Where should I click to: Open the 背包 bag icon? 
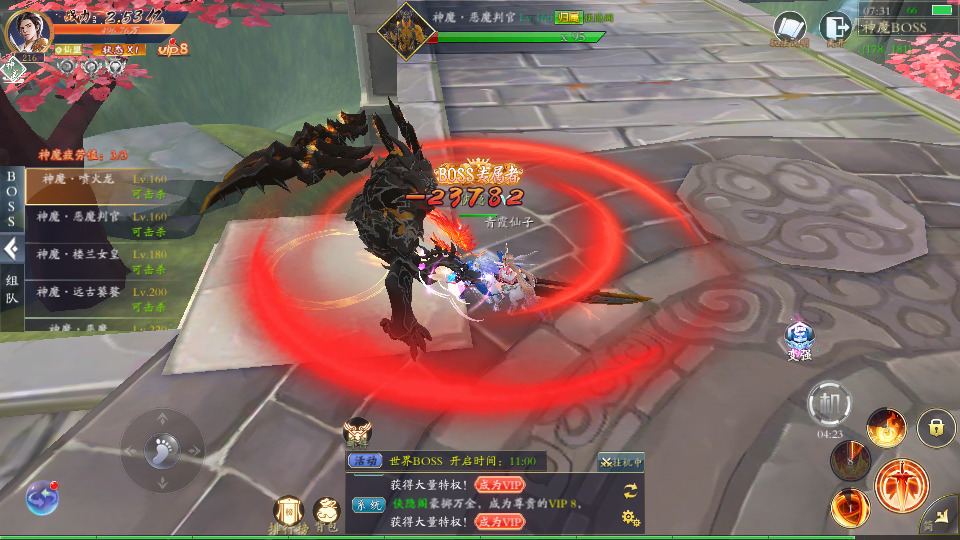coord(326,513)
